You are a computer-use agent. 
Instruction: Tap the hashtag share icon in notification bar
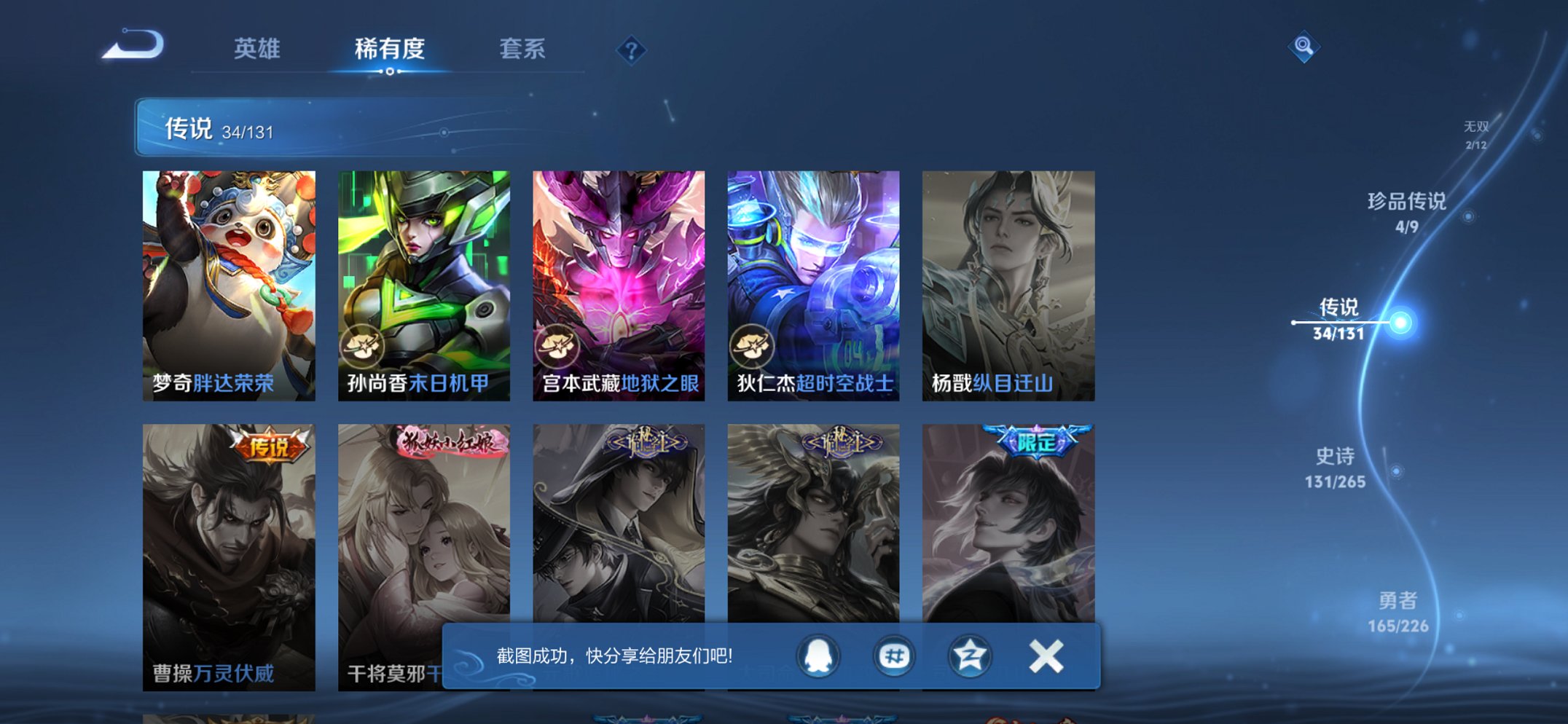(x=893, y=656)
